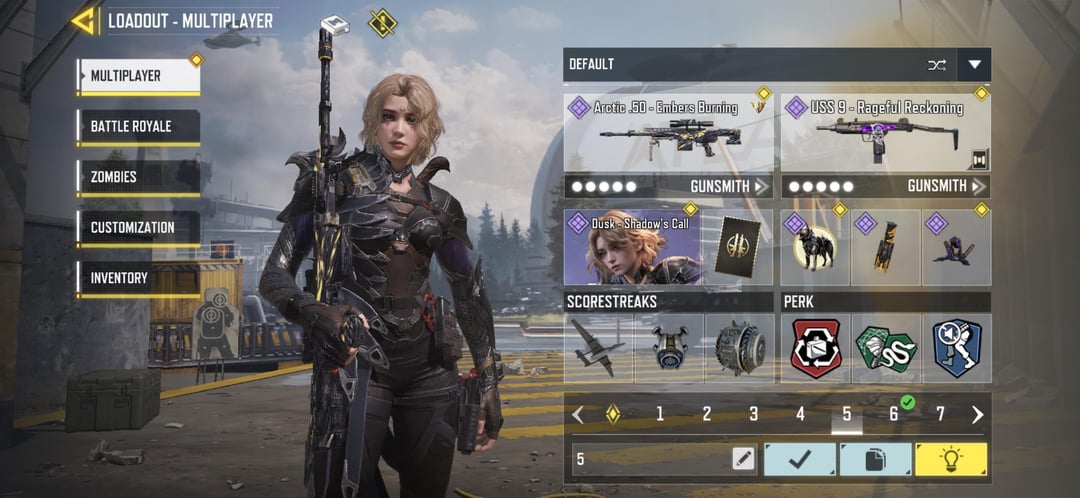Edit the loadout name with the pencil icon
1080x498 pixels.
(x=742, y=459)
